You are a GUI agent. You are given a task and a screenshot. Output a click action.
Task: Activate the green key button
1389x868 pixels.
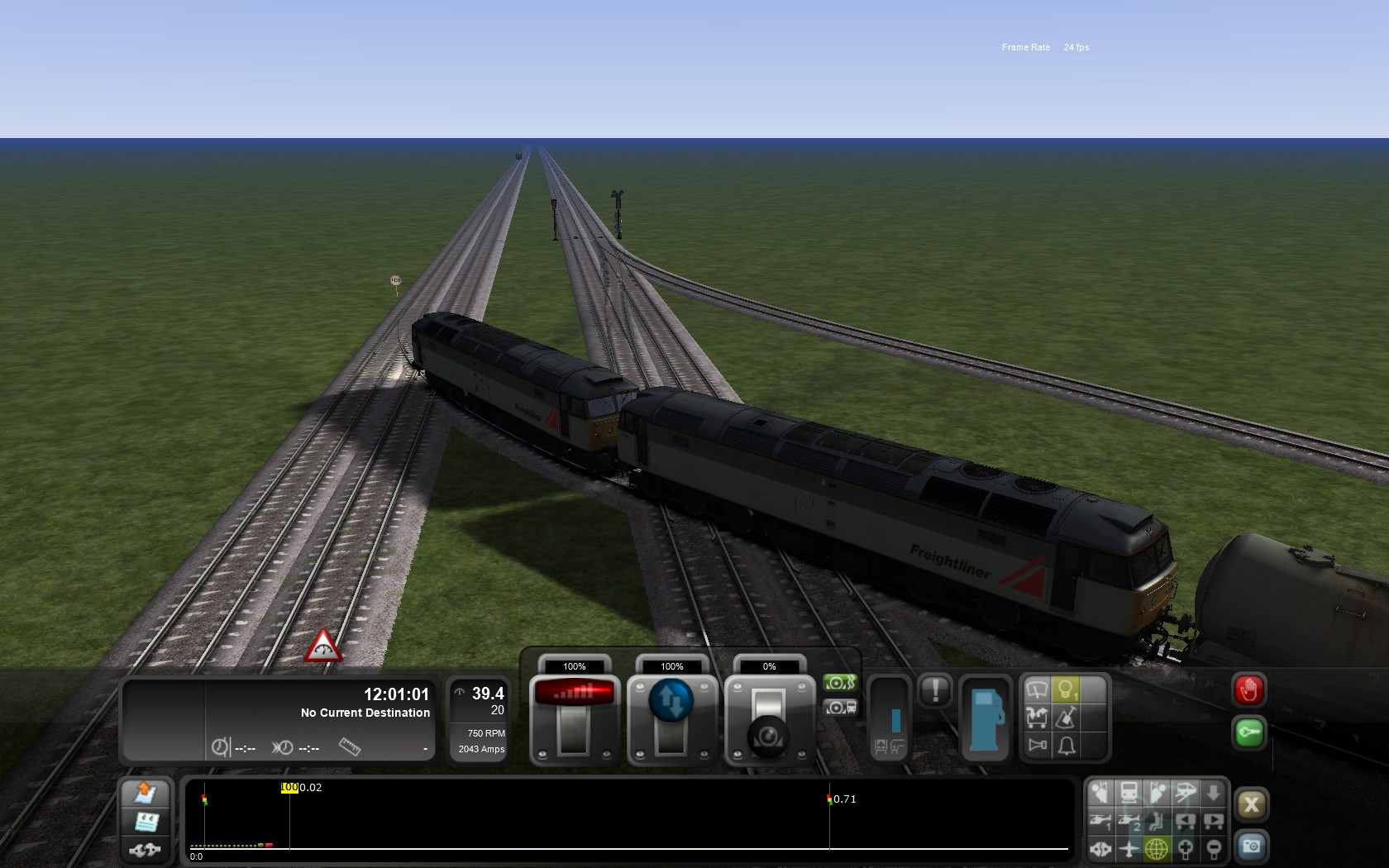coord(1248,732)
